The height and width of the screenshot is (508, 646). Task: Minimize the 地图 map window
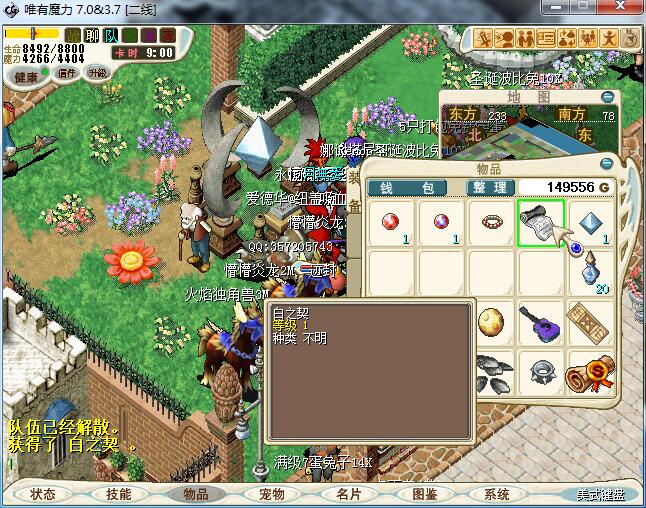pyautogui.click(x=606, y=96)
